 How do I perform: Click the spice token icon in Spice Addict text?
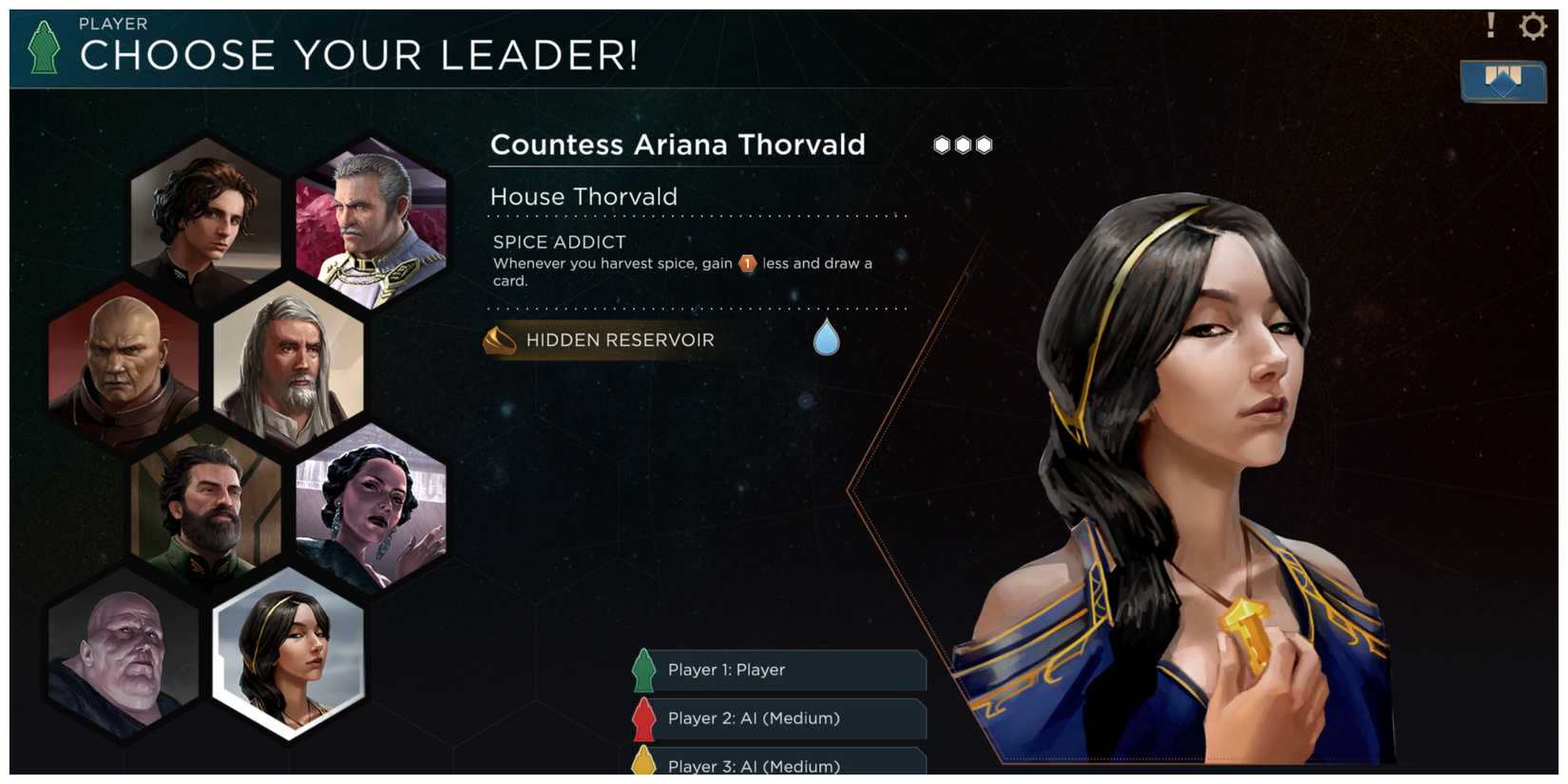pos(747,264)
